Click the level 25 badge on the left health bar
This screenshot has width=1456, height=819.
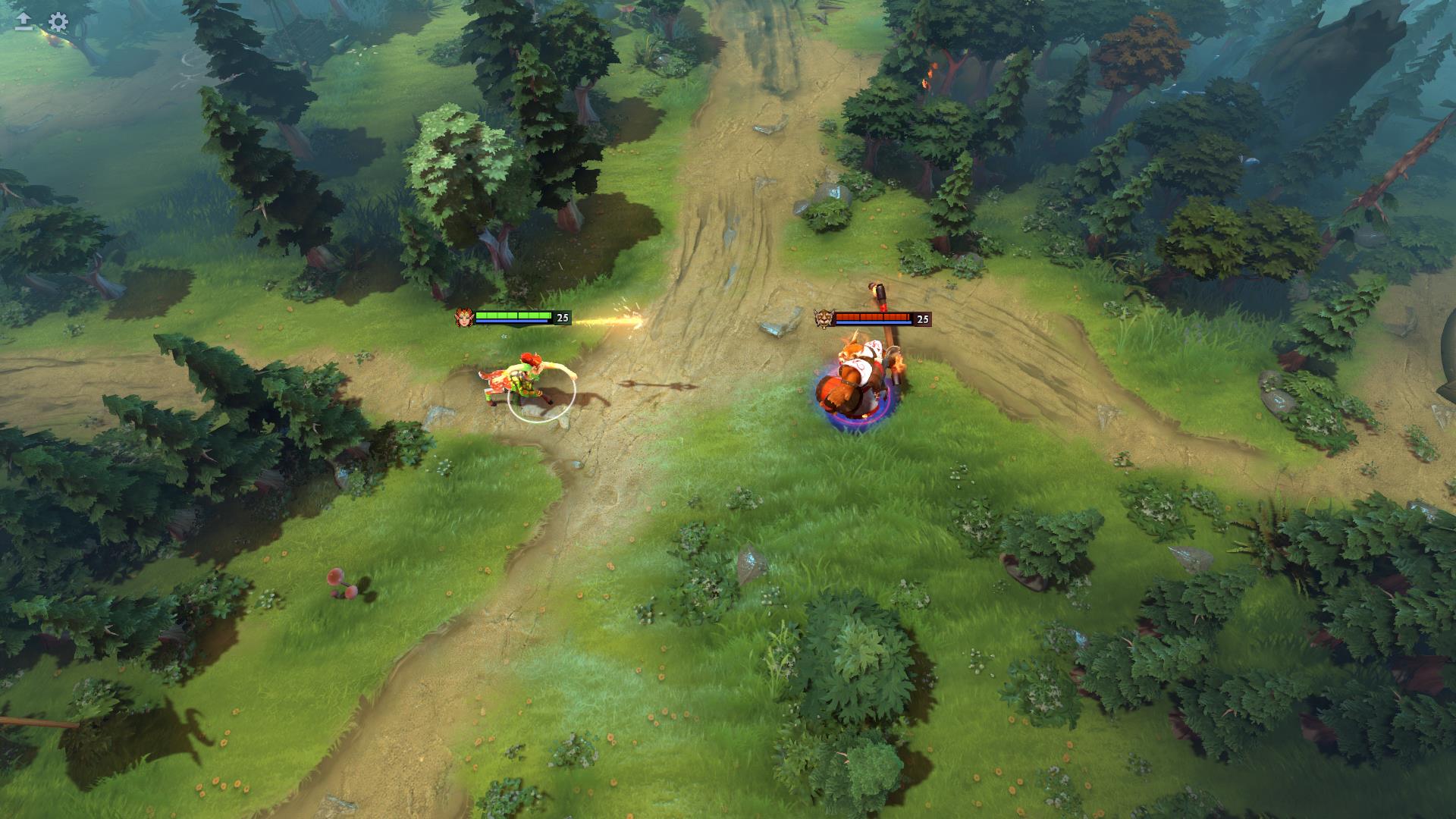tap(561, 318)
